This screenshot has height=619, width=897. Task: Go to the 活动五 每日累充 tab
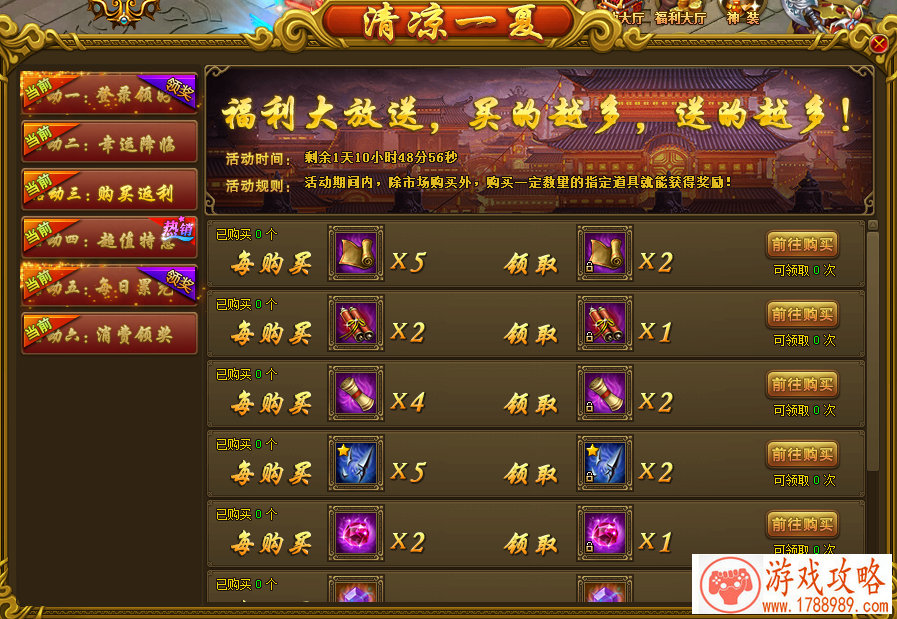click(x=109, y=286)
